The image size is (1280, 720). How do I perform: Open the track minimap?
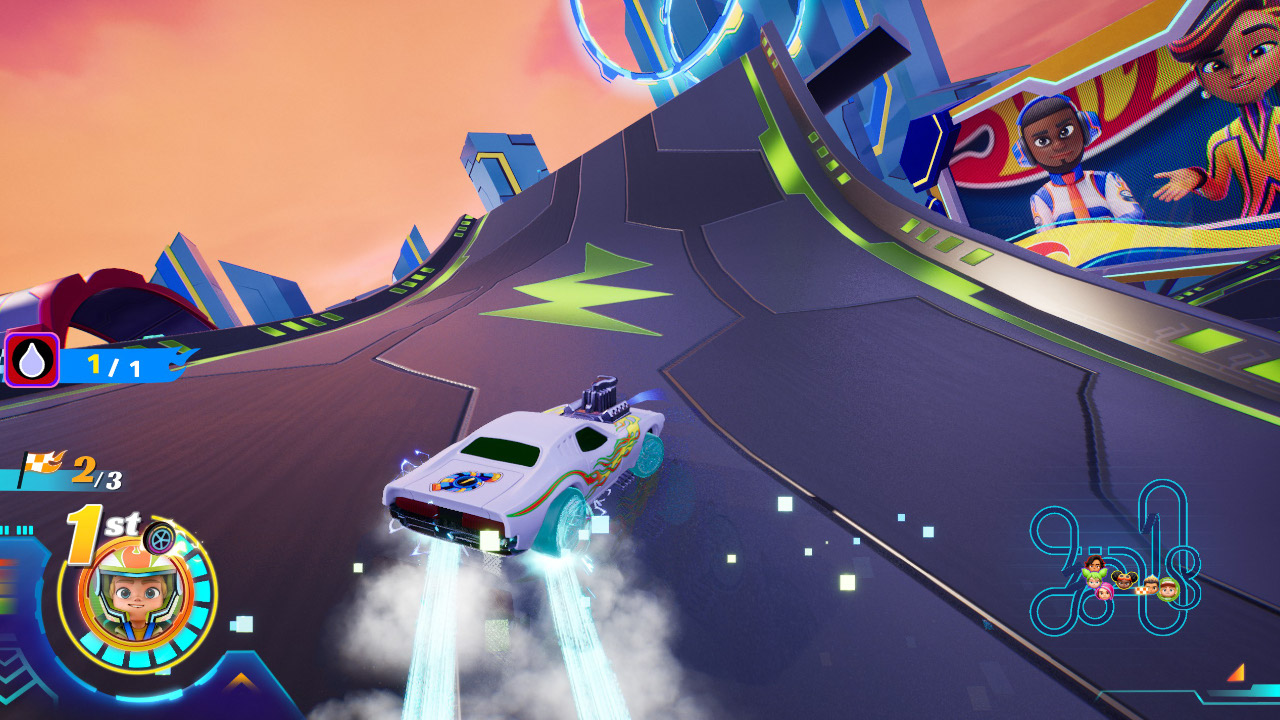(1113, 560)
